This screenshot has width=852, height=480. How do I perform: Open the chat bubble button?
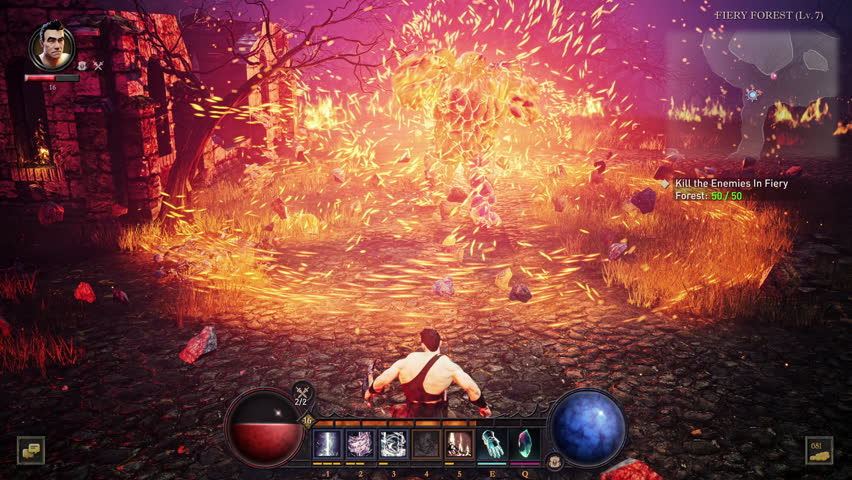click(31, 451)
